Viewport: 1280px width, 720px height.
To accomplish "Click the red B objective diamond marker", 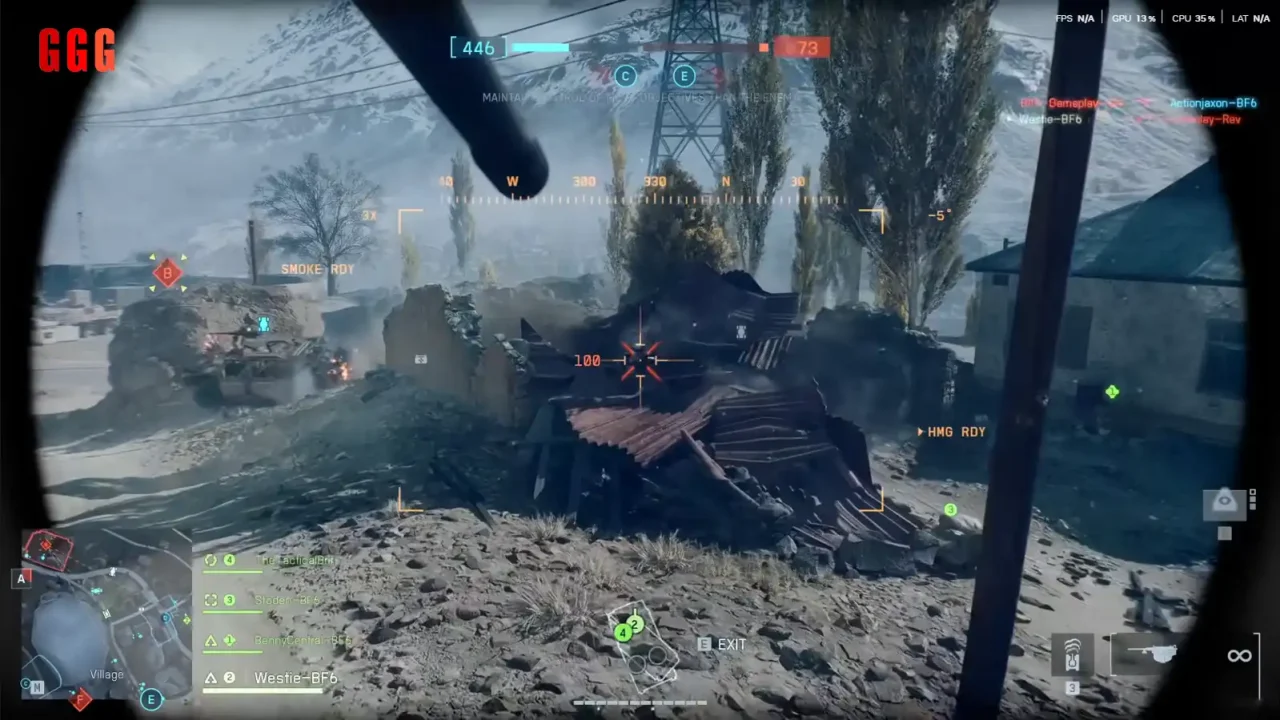I will click(166, 272).
